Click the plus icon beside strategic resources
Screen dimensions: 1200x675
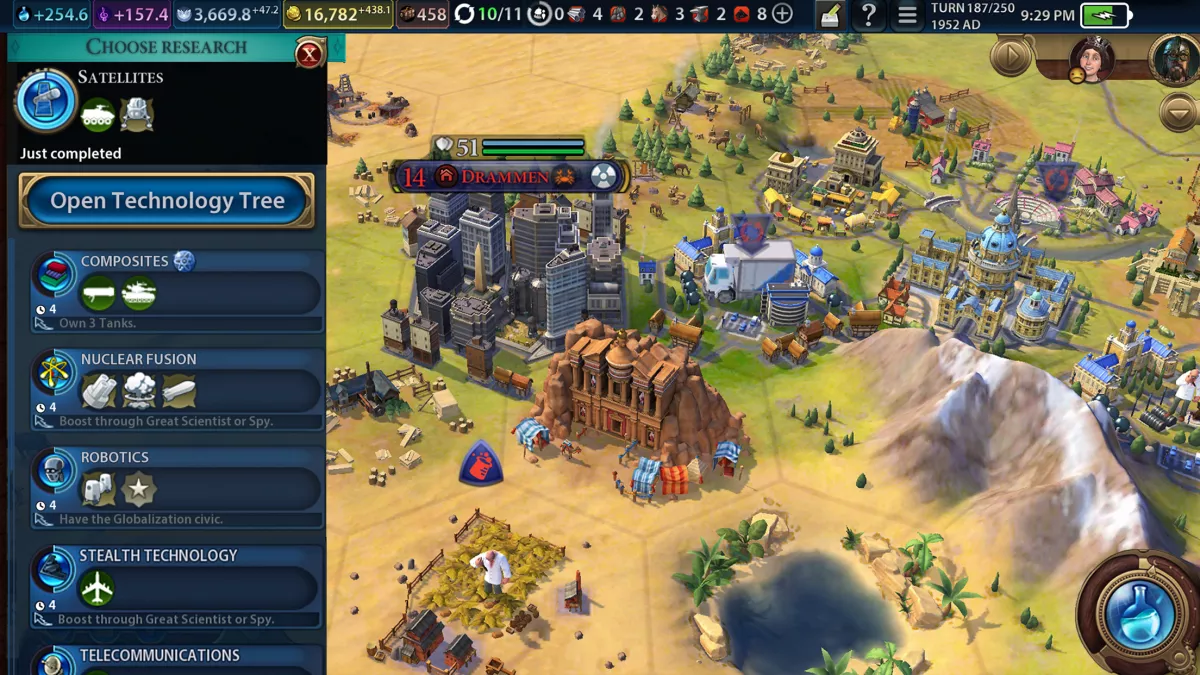[783, 15]
